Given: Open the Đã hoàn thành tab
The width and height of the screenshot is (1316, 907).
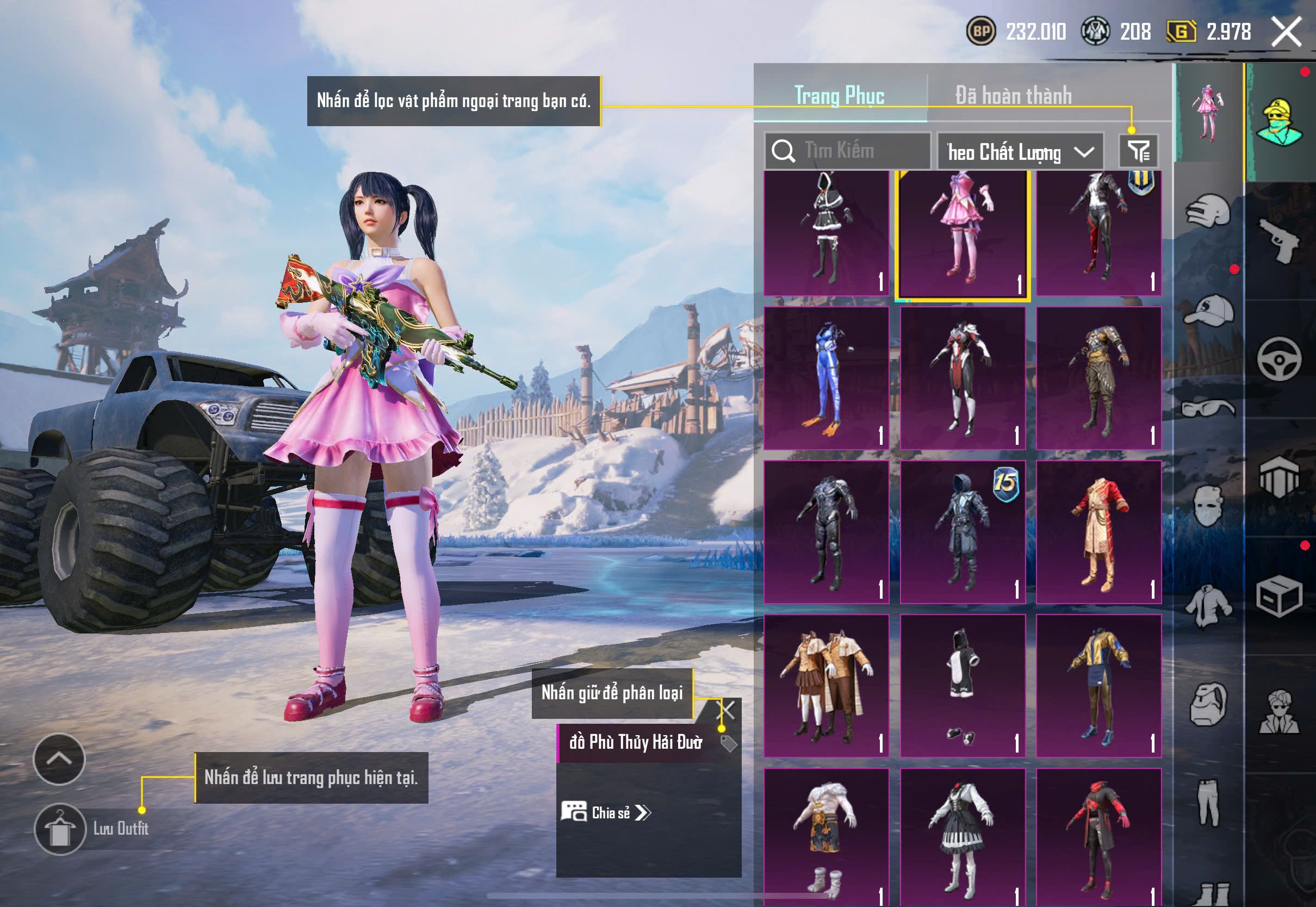Looking at the screenshot, I should [x=1014, y=96].
